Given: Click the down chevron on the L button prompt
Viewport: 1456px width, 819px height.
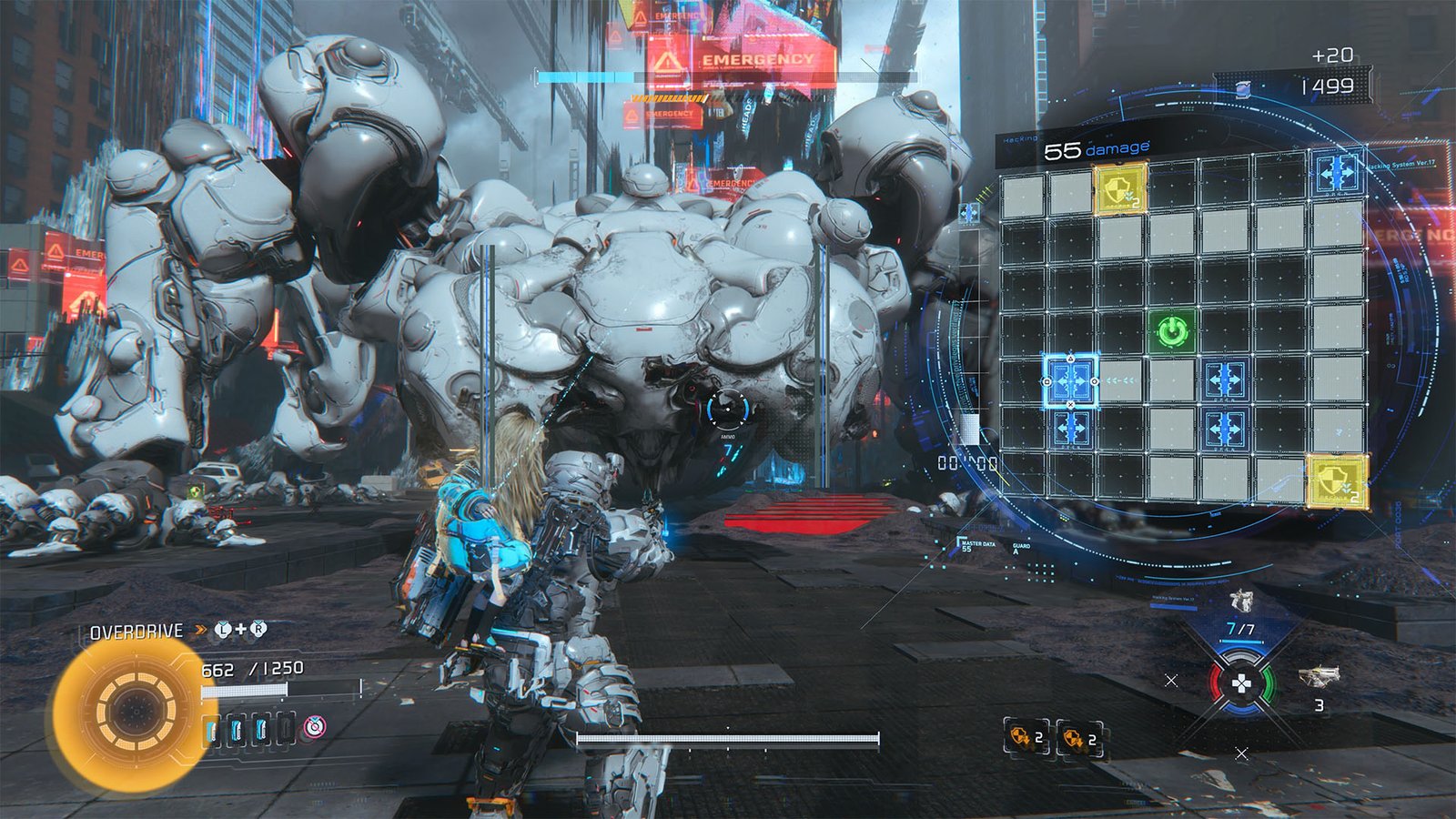Looking at the screenshot, I should [x=222, y=622].
